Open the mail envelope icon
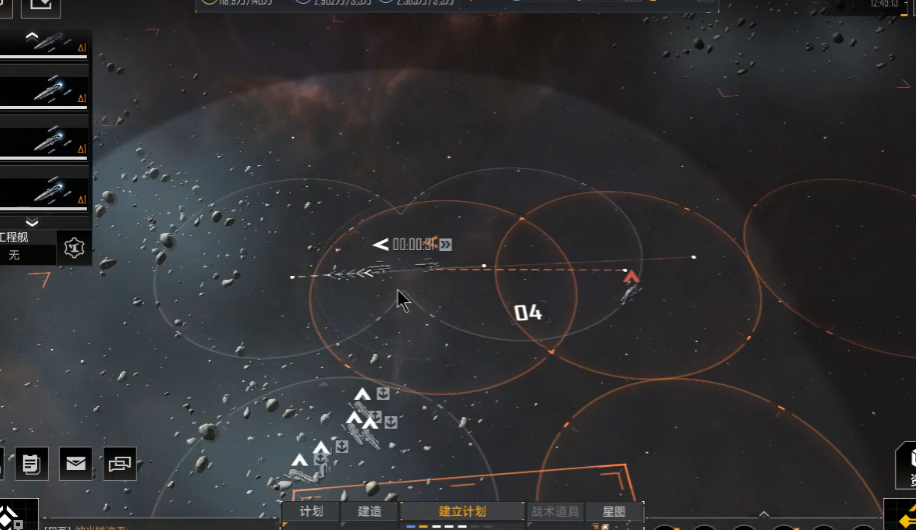Image resolution: width=916 pixels, height=530 pixels. pyautogui.click(x=76, y=463)
